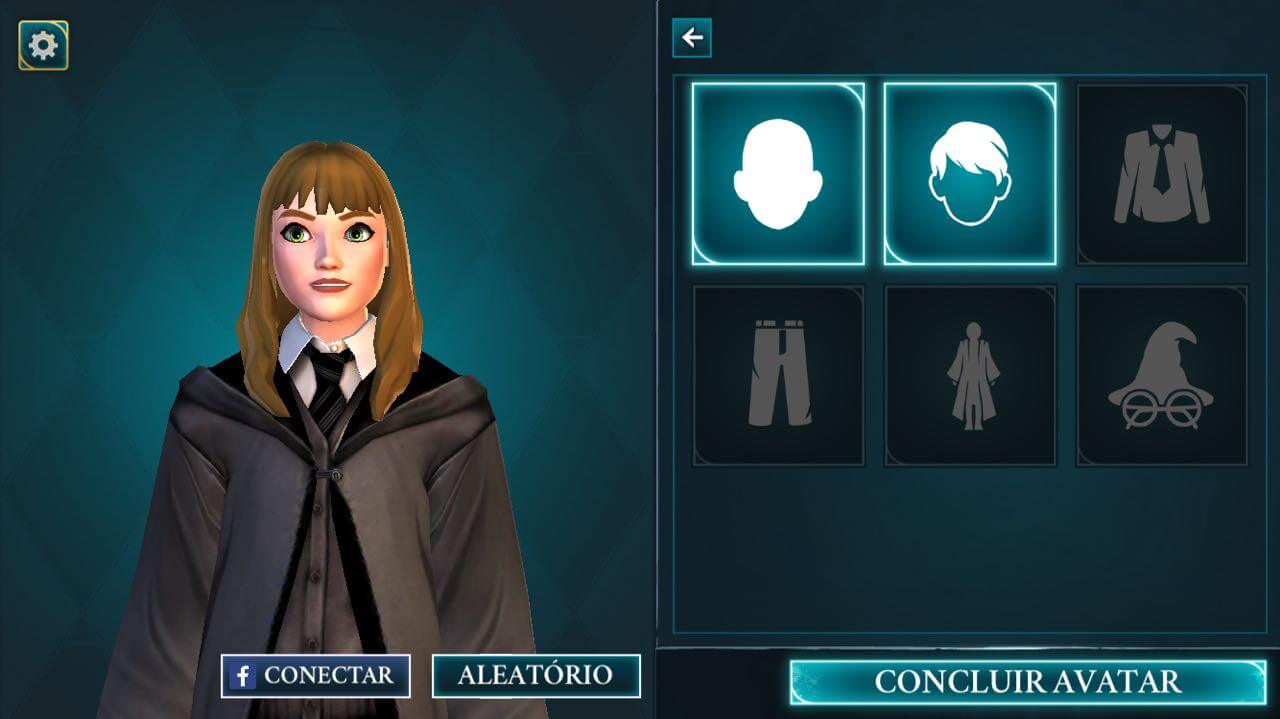Confirm with Concluir Avatar
The image size is (1280, 719).
[1027, 682]
